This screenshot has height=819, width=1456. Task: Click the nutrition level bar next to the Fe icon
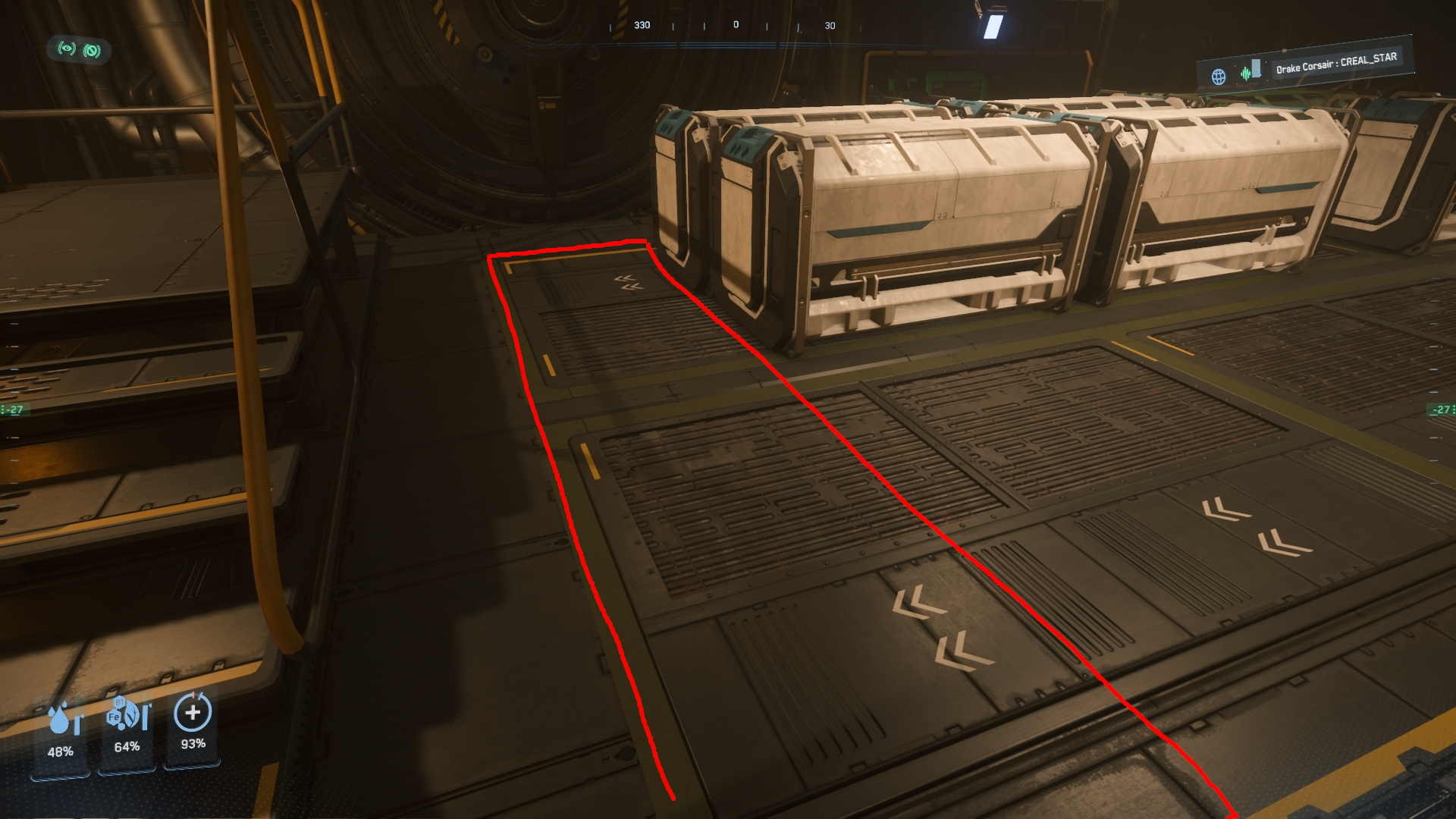click(143, 717)
